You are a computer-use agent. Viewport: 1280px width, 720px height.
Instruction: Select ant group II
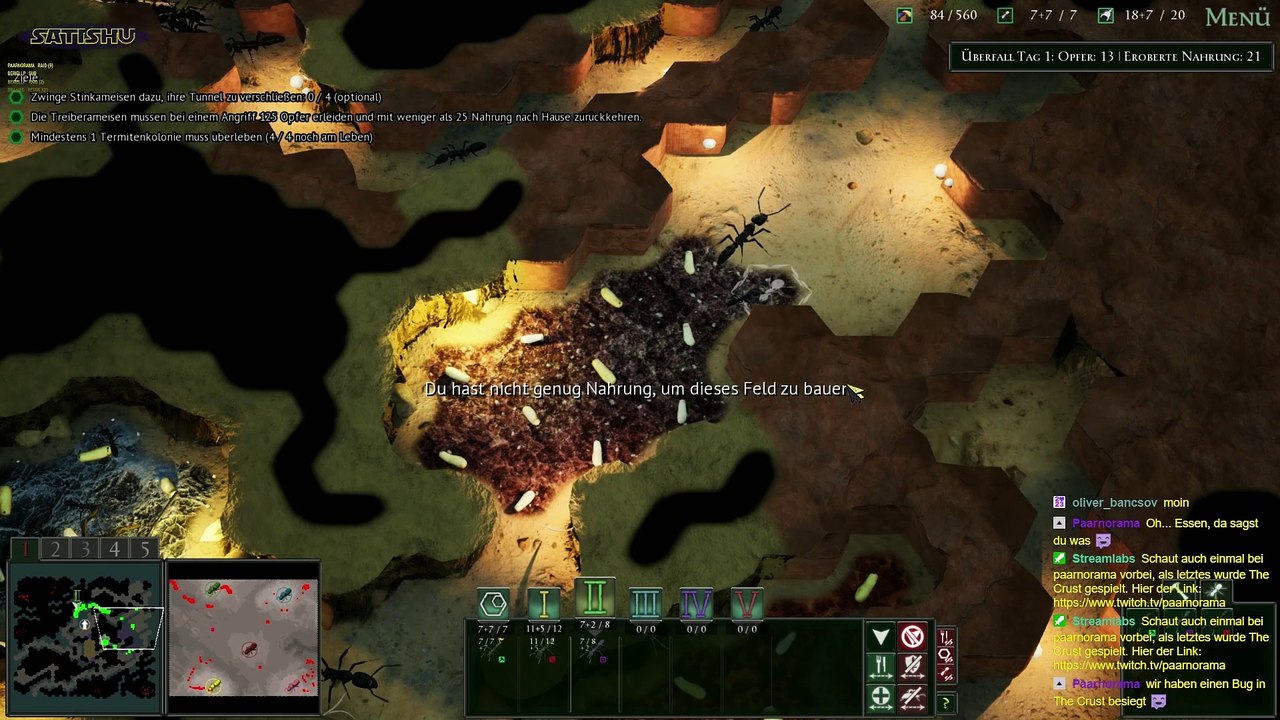click(x=595, y=600)
